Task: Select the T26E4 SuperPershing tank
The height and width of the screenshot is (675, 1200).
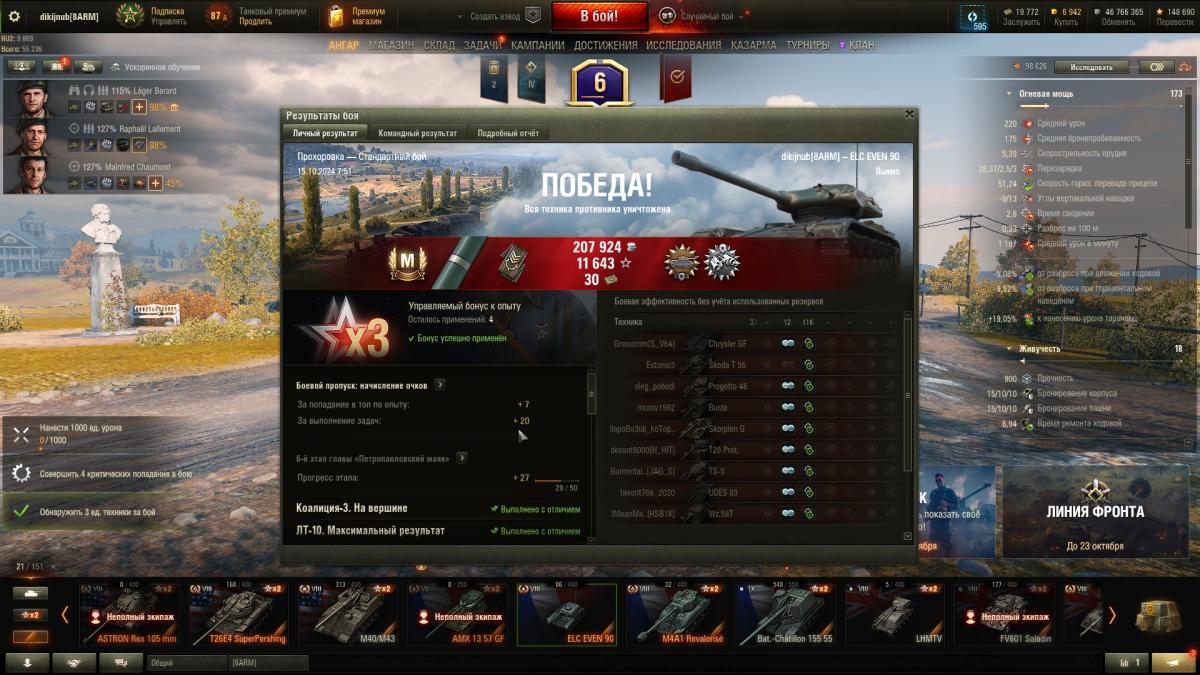Action: click(238, 615)
